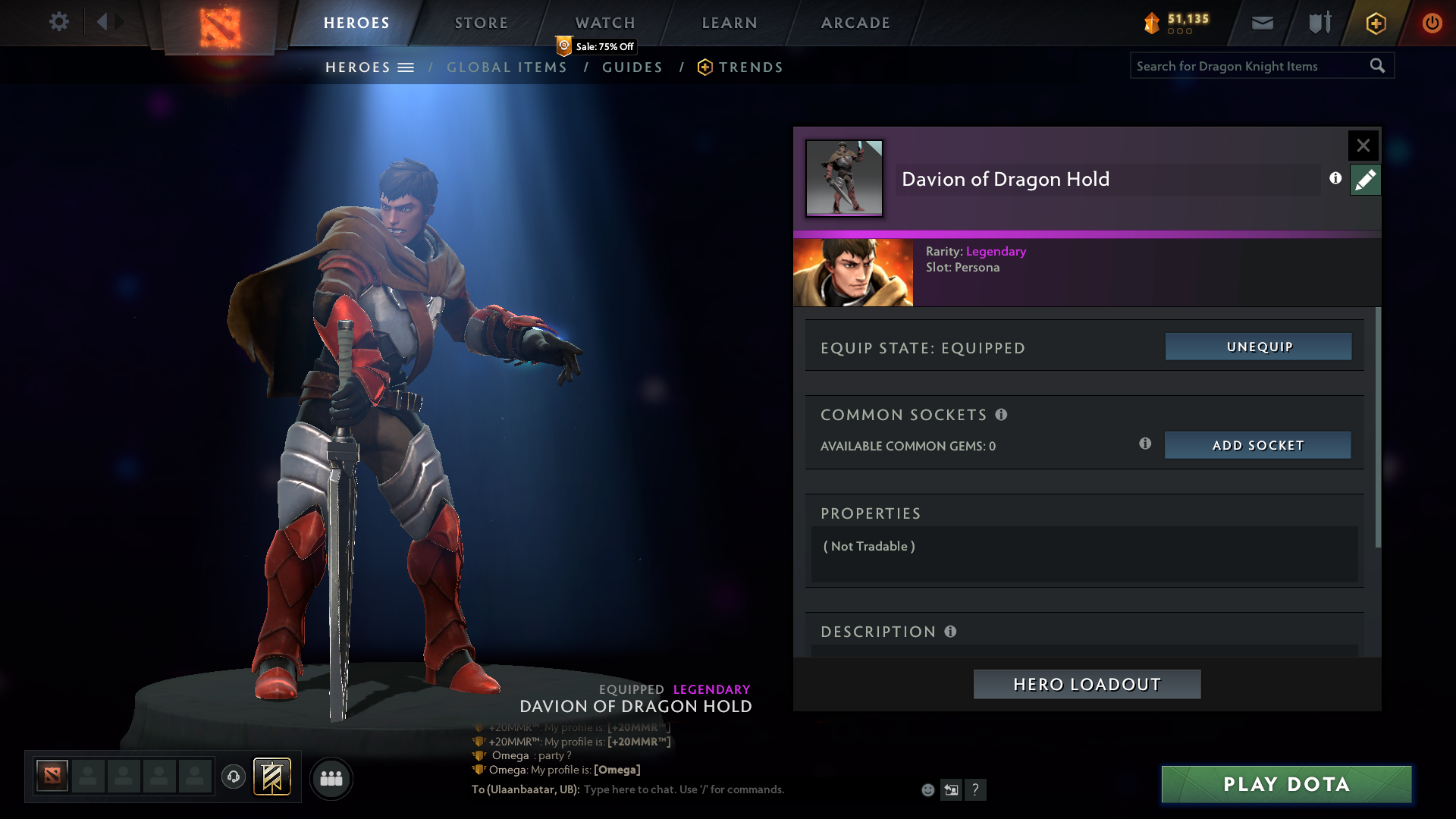Open the chat emoticon picker
Image resolution: width=1456 pixels, height=819 pixels.
coord(927,790)
